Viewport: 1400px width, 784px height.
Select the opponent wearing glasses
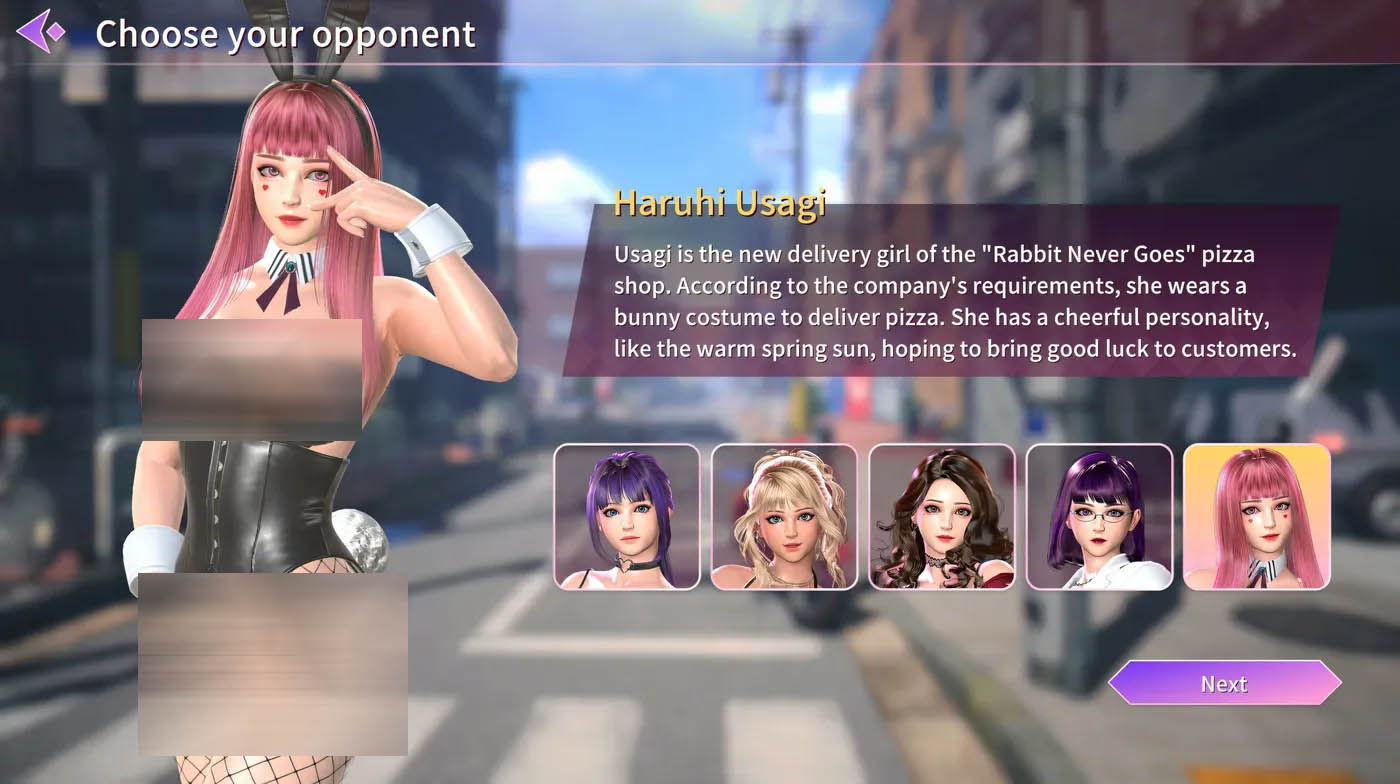coord(1099,516)
